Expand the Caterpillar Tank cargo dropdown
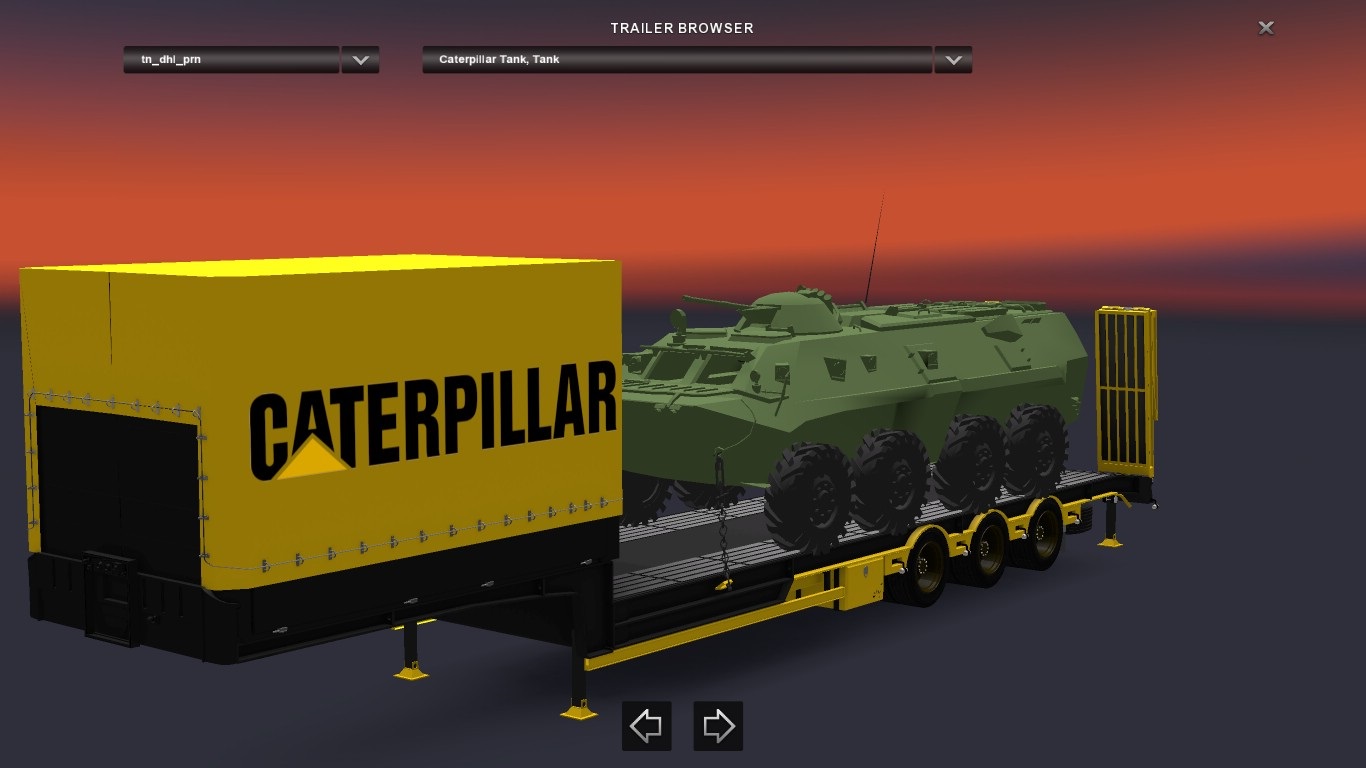Image resolution: width=1366 pixels, height=768 pixels. click(677, 60)
